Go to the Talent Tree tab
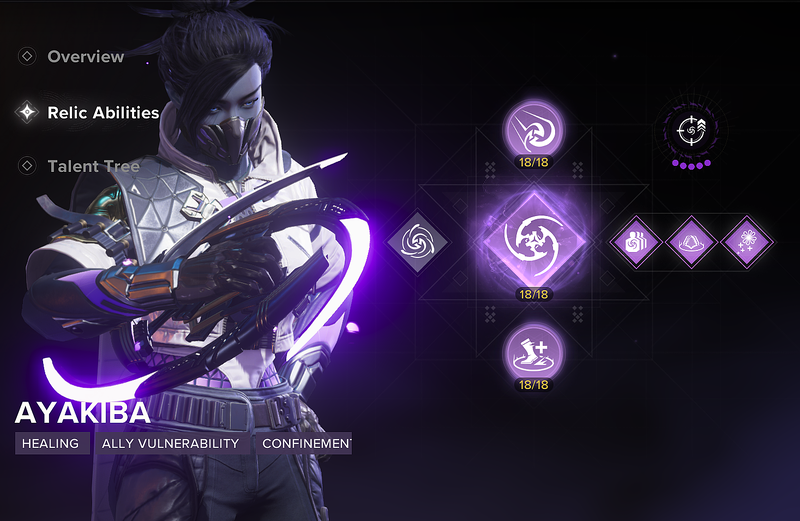The height and width of the screenshot is (521, 800). [x=93, y=166]
